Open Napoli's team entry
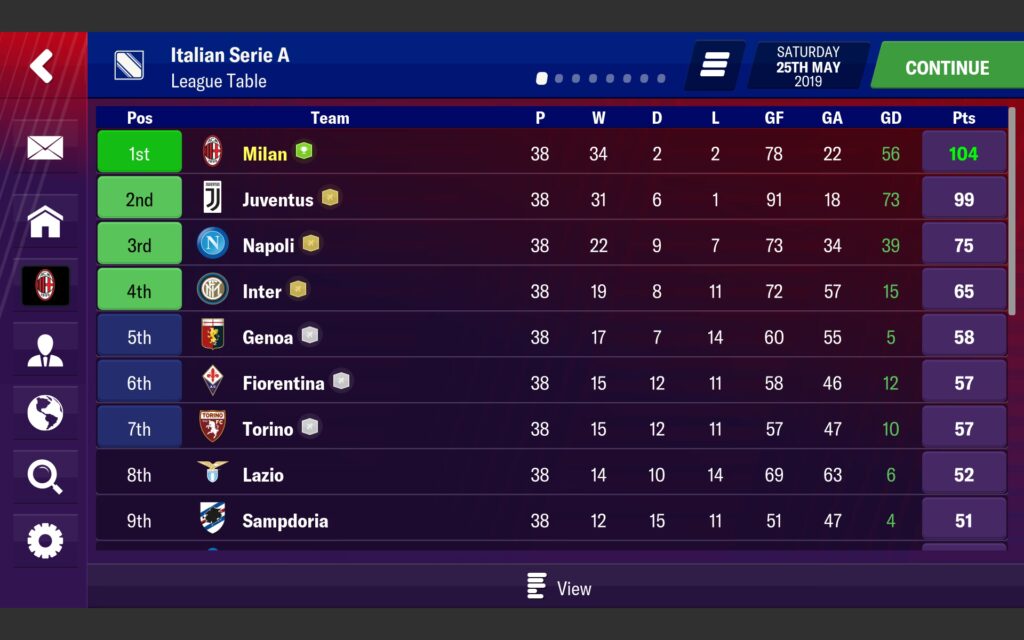Image resolution: width=1024 pixels, height=640 pixels. (x=268, y=246)
